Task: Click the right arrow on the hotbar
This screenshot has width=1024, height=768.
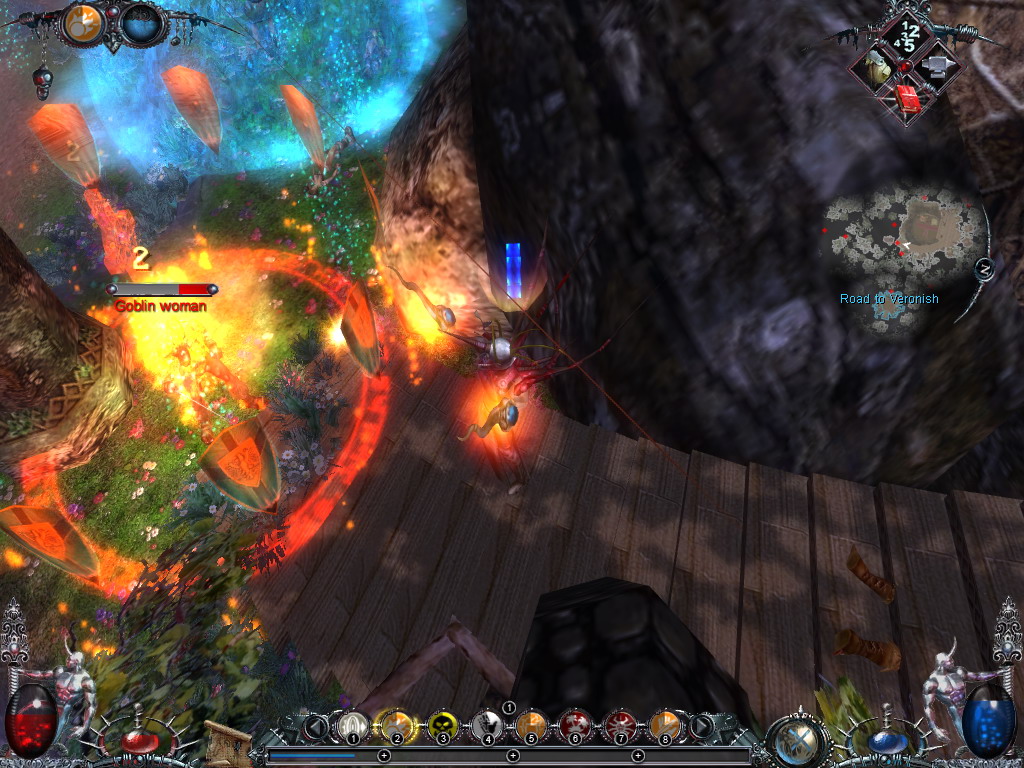Action: tap(701, 726)
